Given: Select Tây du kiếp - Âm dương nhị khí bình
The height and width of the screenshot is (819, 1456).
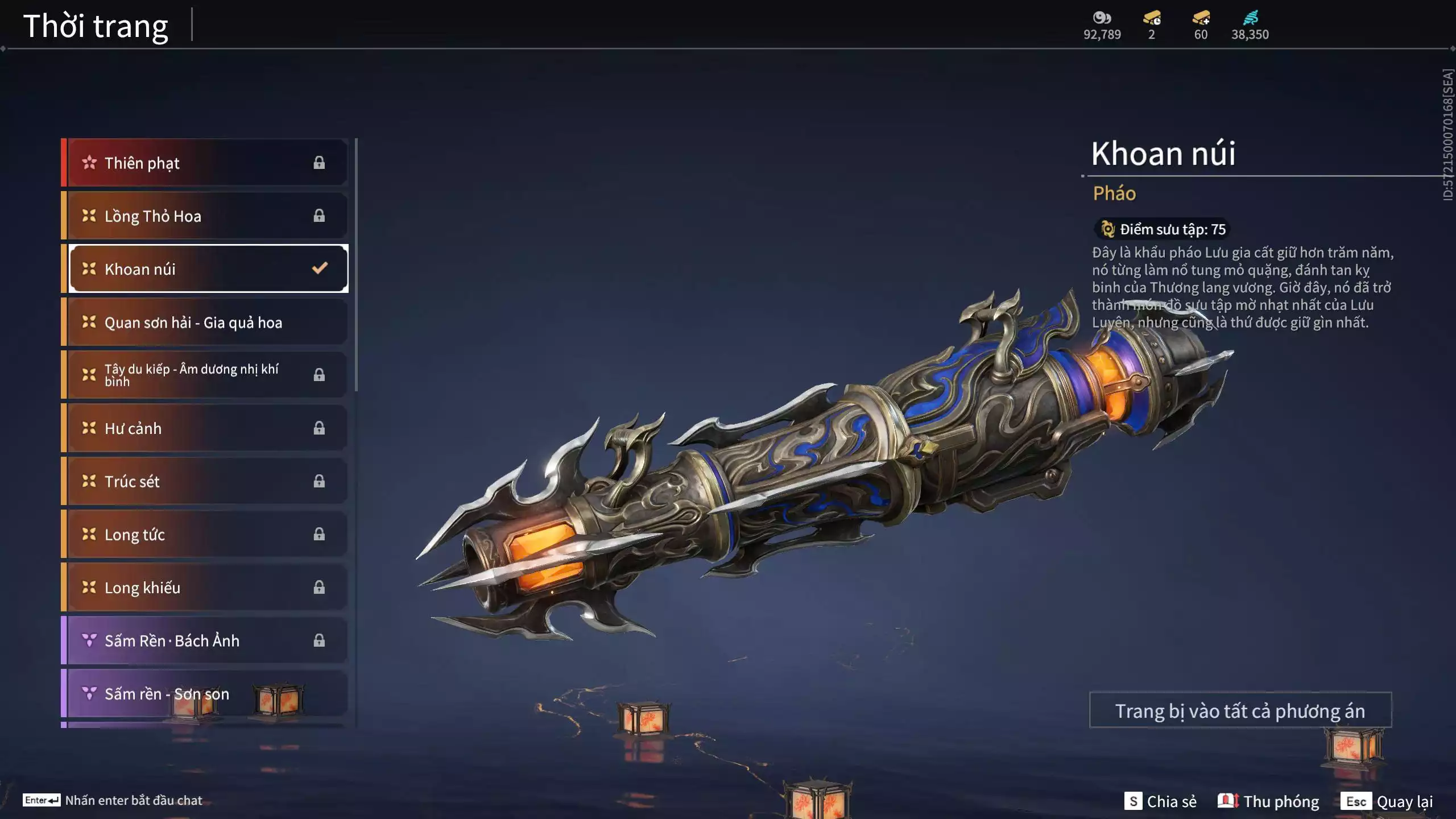Looking at the screenshot, I should [x=205, y=375].
